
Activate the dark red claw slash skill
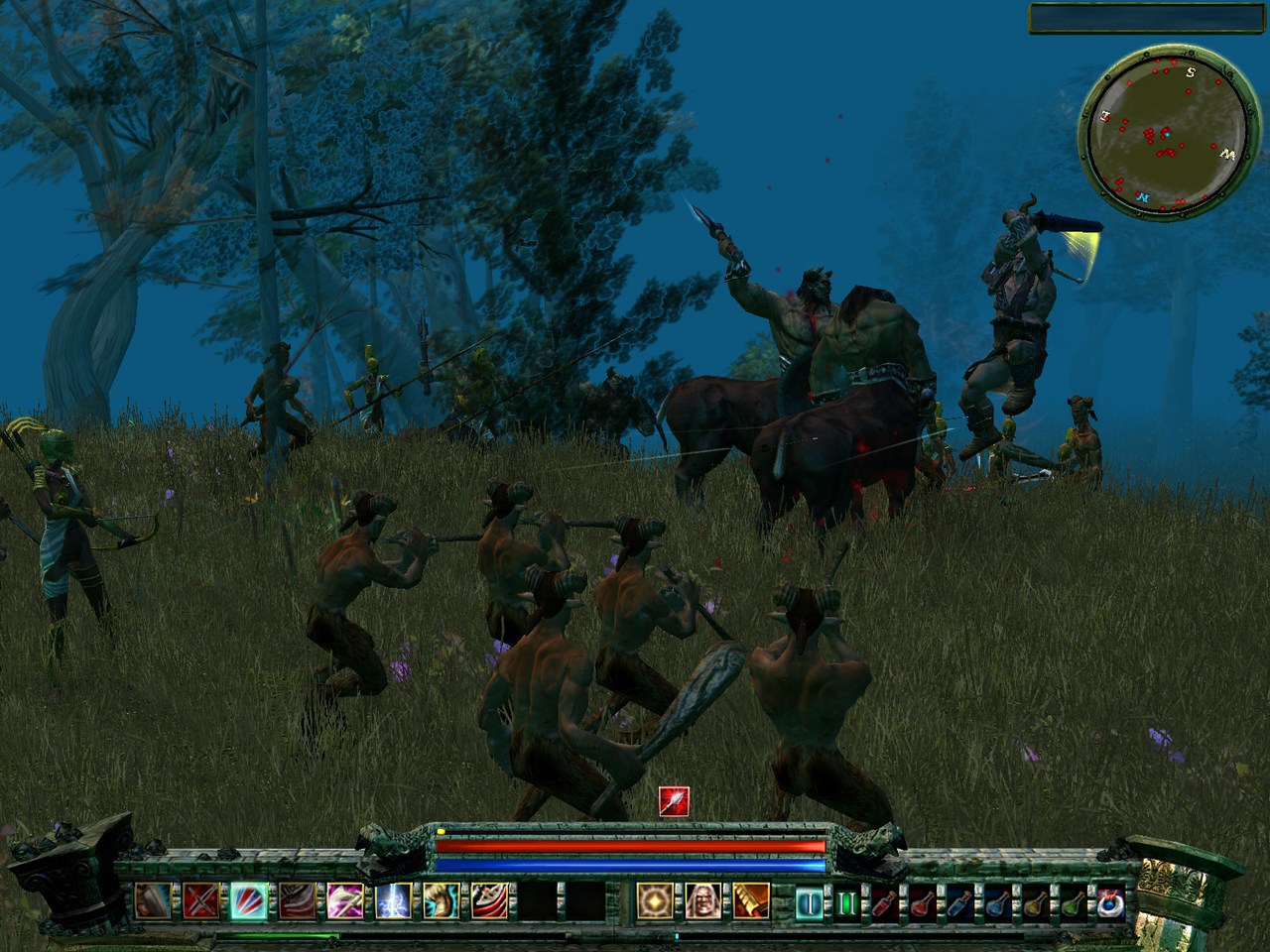pyautogui.click(x=297, y=900)
